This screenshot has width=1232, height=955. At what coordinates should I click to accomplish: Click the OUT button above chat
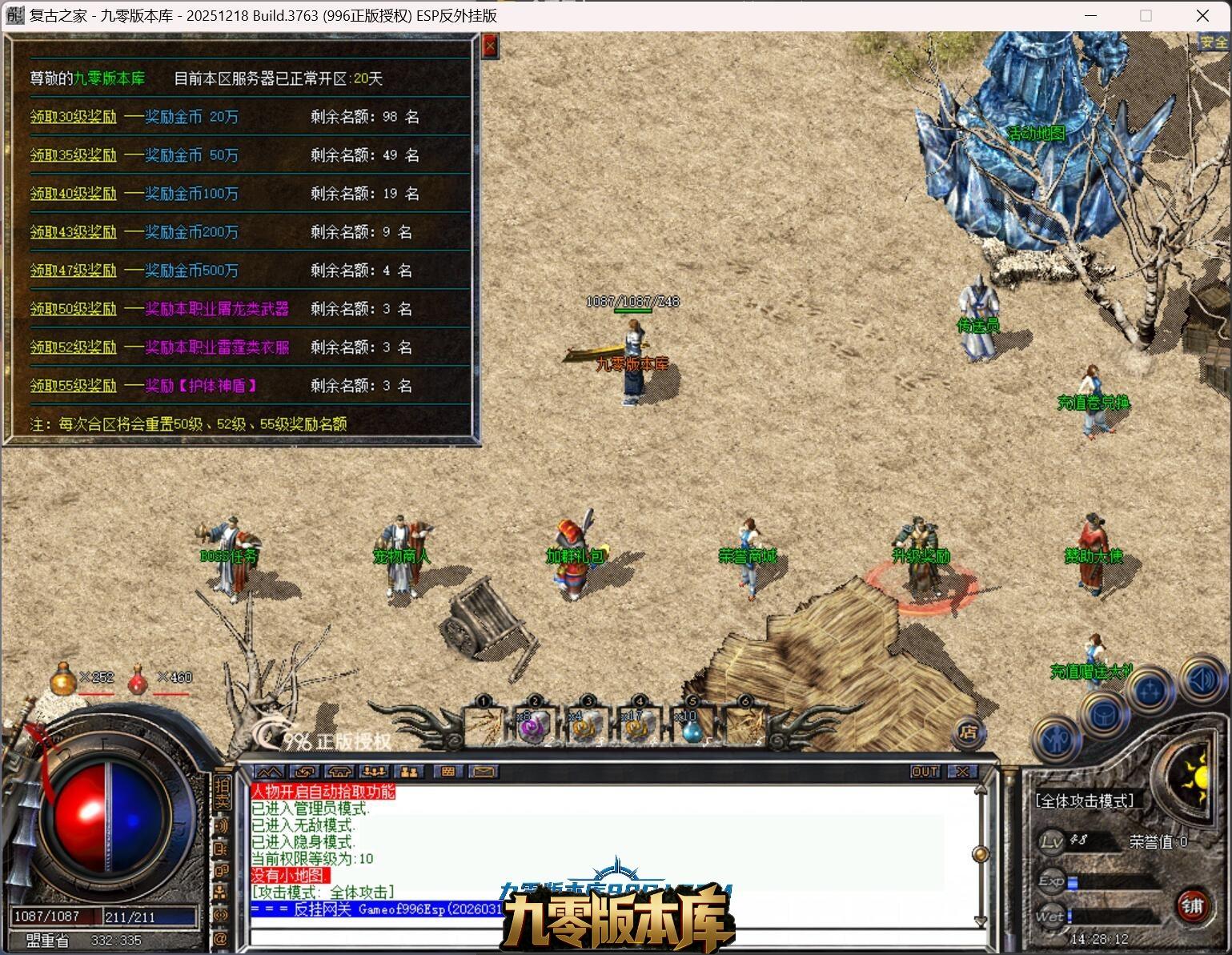pyautogui.click(x=925, y=772)
